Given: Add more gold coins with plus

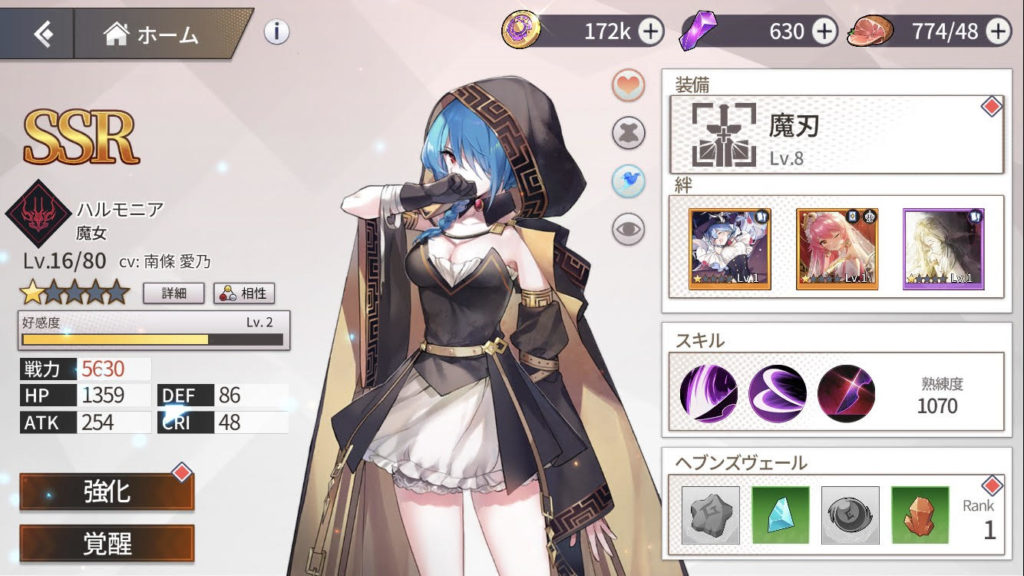Looking at the screenshot, I should [x=651, y=32].
